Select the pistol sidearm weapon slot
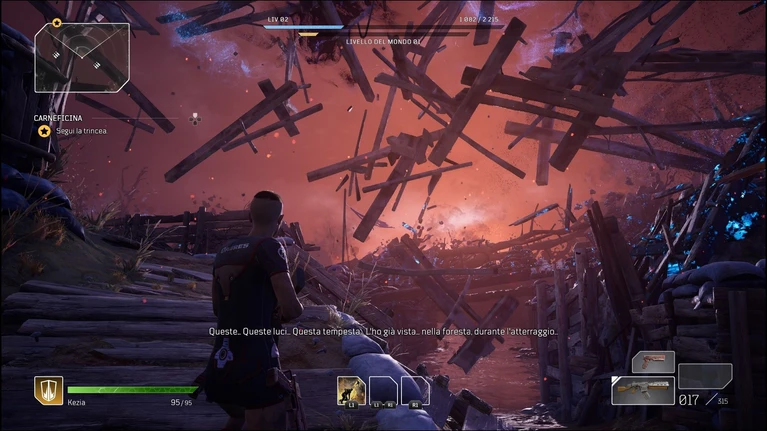The width and height of the screenshot is (767, 431). pos(653,361)
